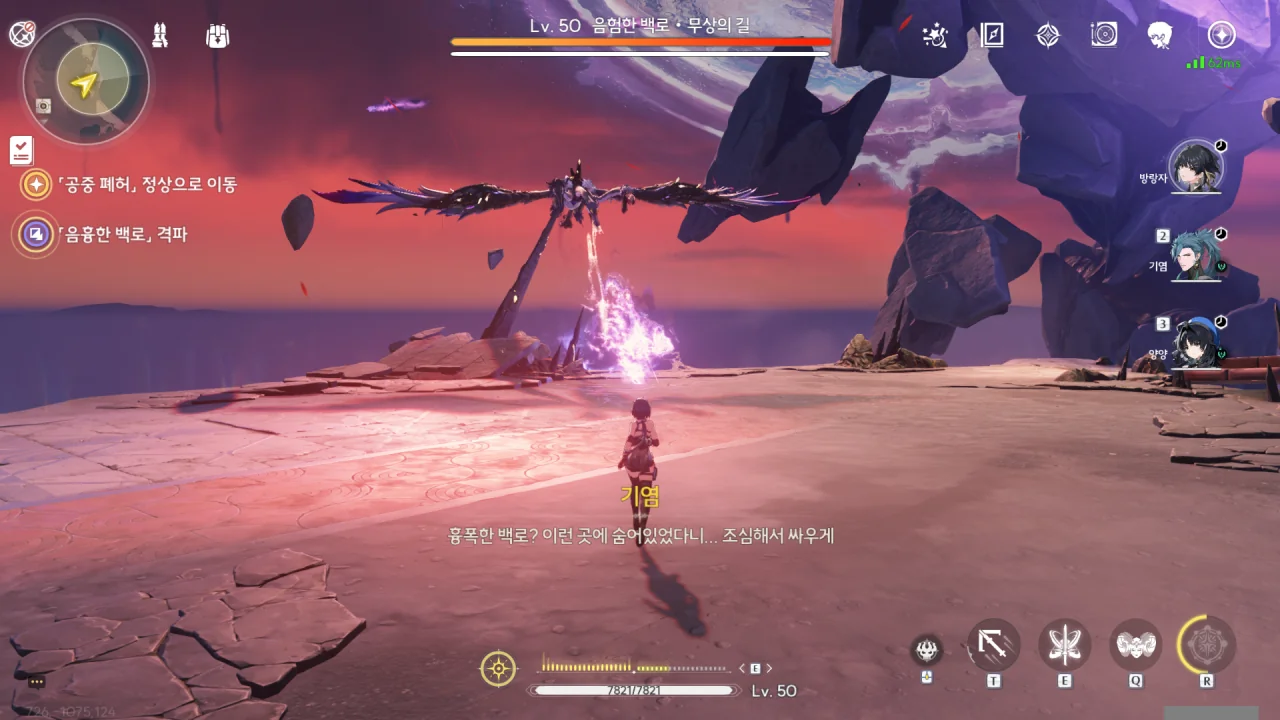Activate the diagonal sword dash skill

(994, 645)
